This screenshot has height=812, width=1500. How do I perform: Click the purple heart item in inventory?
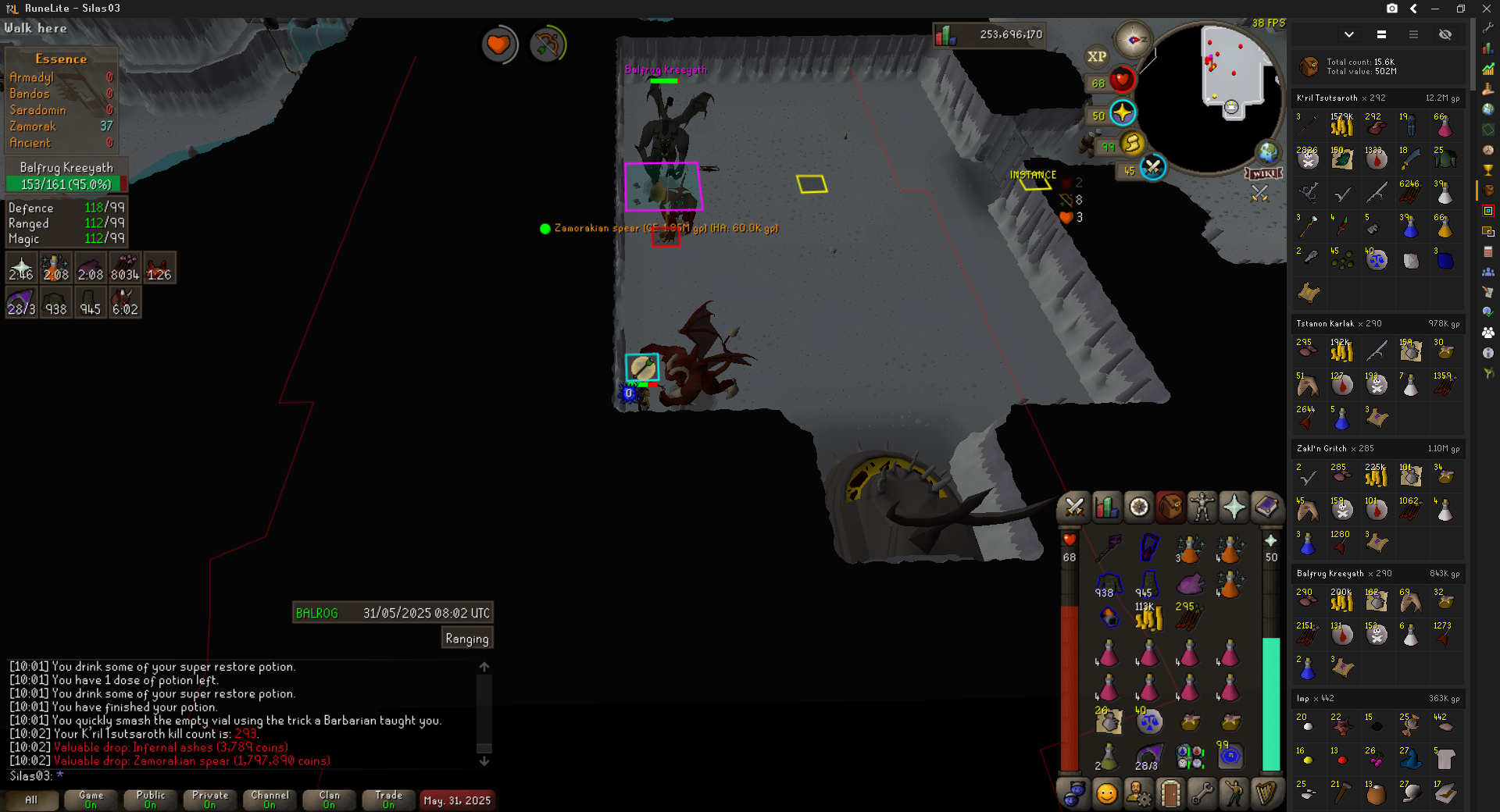click(x=1188, y=584)
